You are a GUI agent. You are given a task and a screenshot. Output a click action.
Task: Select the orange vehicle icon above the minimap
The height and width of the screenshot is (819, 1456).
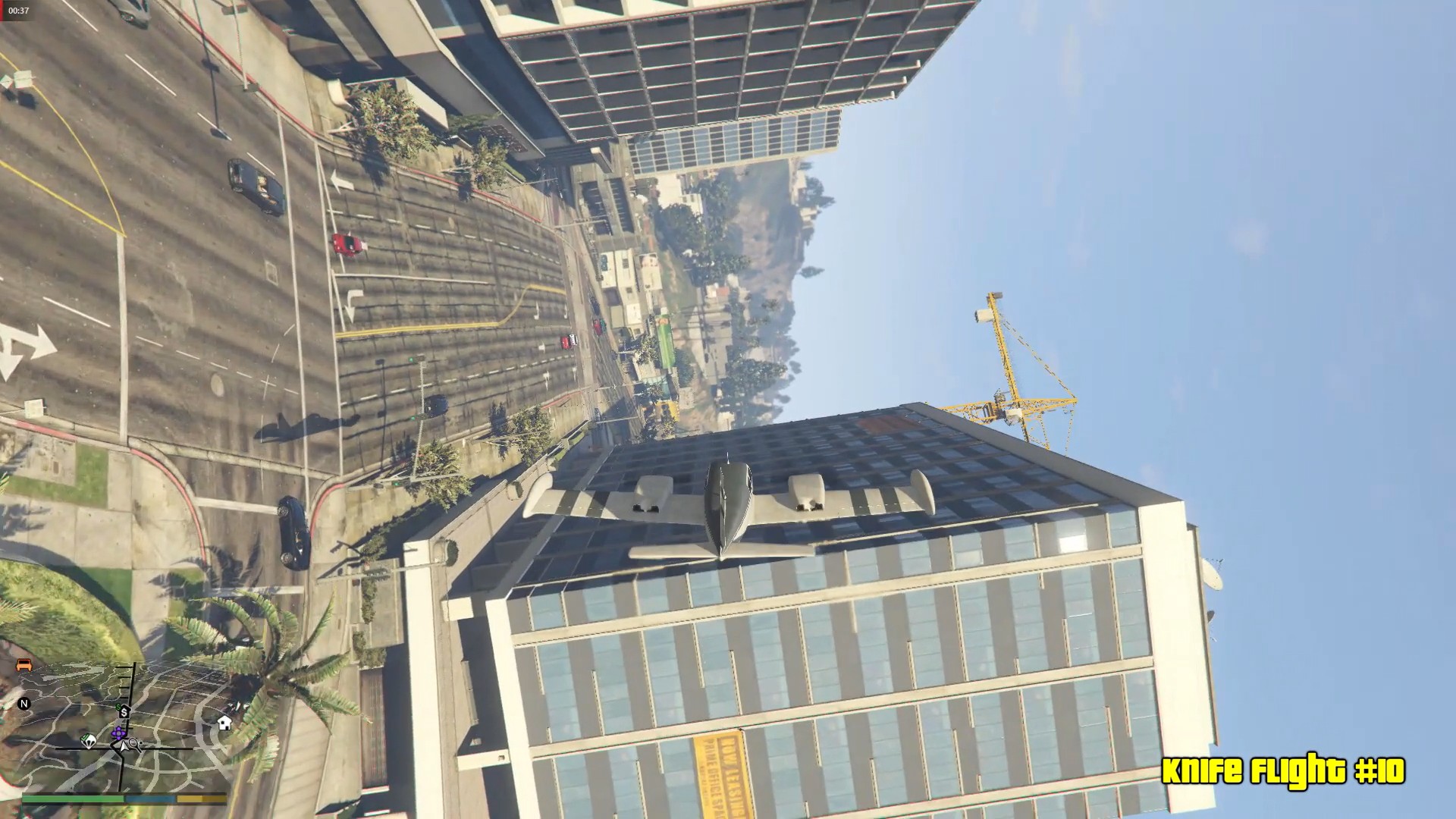click(x=24, y=666)
